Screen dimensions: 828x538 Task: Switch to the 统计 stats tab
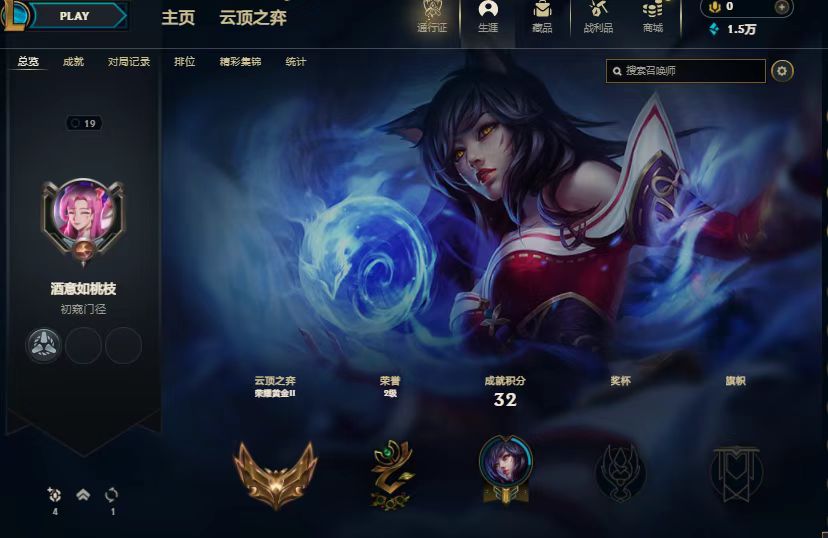(x=296, y=62)
